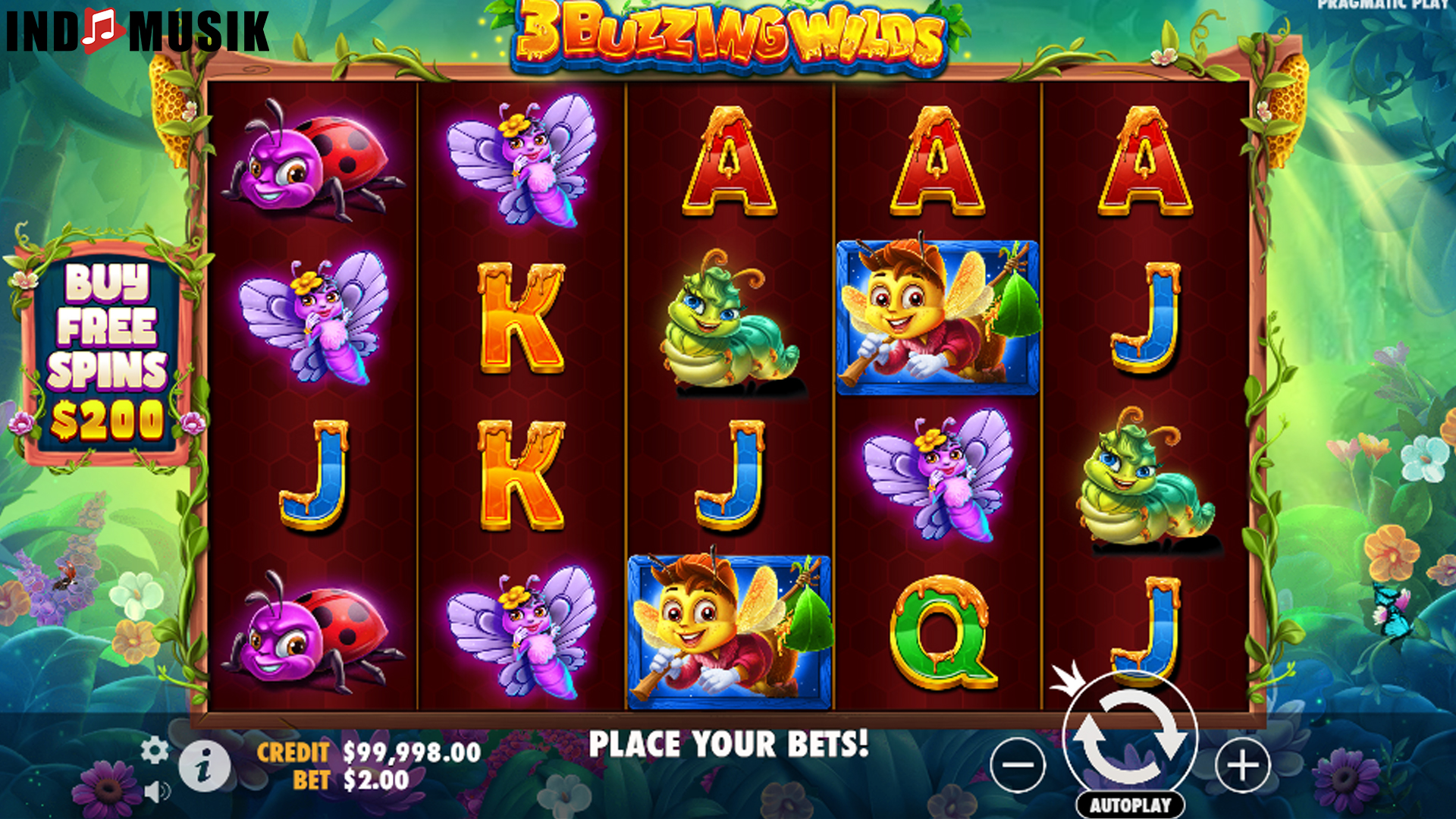Click the INDOMUSIK logo
Image resolution: width=1456 pixels, height=819 pixels.
[x=136, y=30]
